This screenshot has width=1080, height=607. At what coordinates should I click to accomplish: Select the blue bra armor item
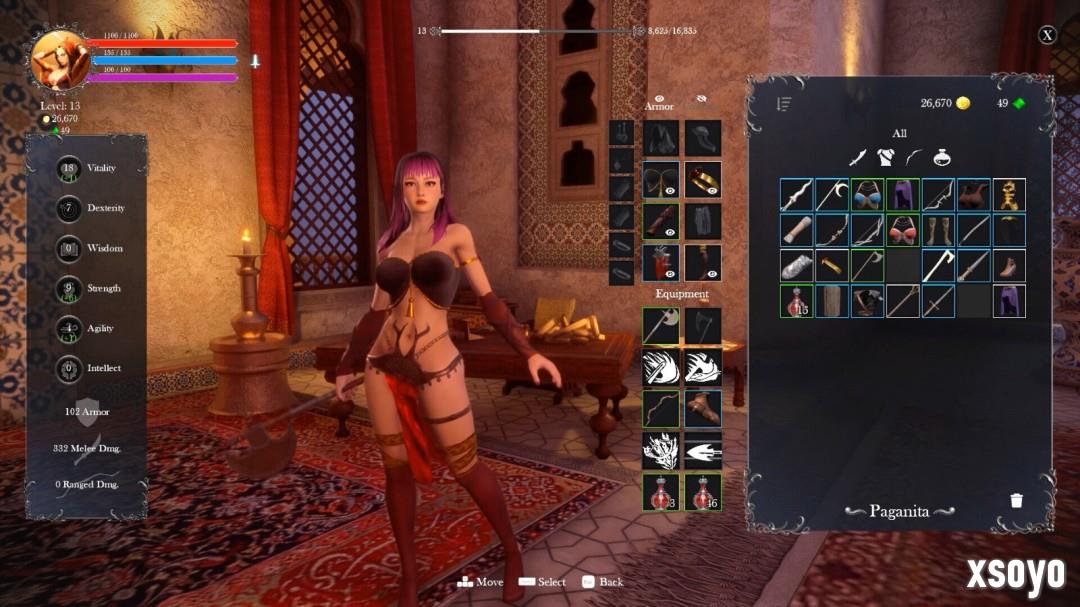tap(868, 195)
